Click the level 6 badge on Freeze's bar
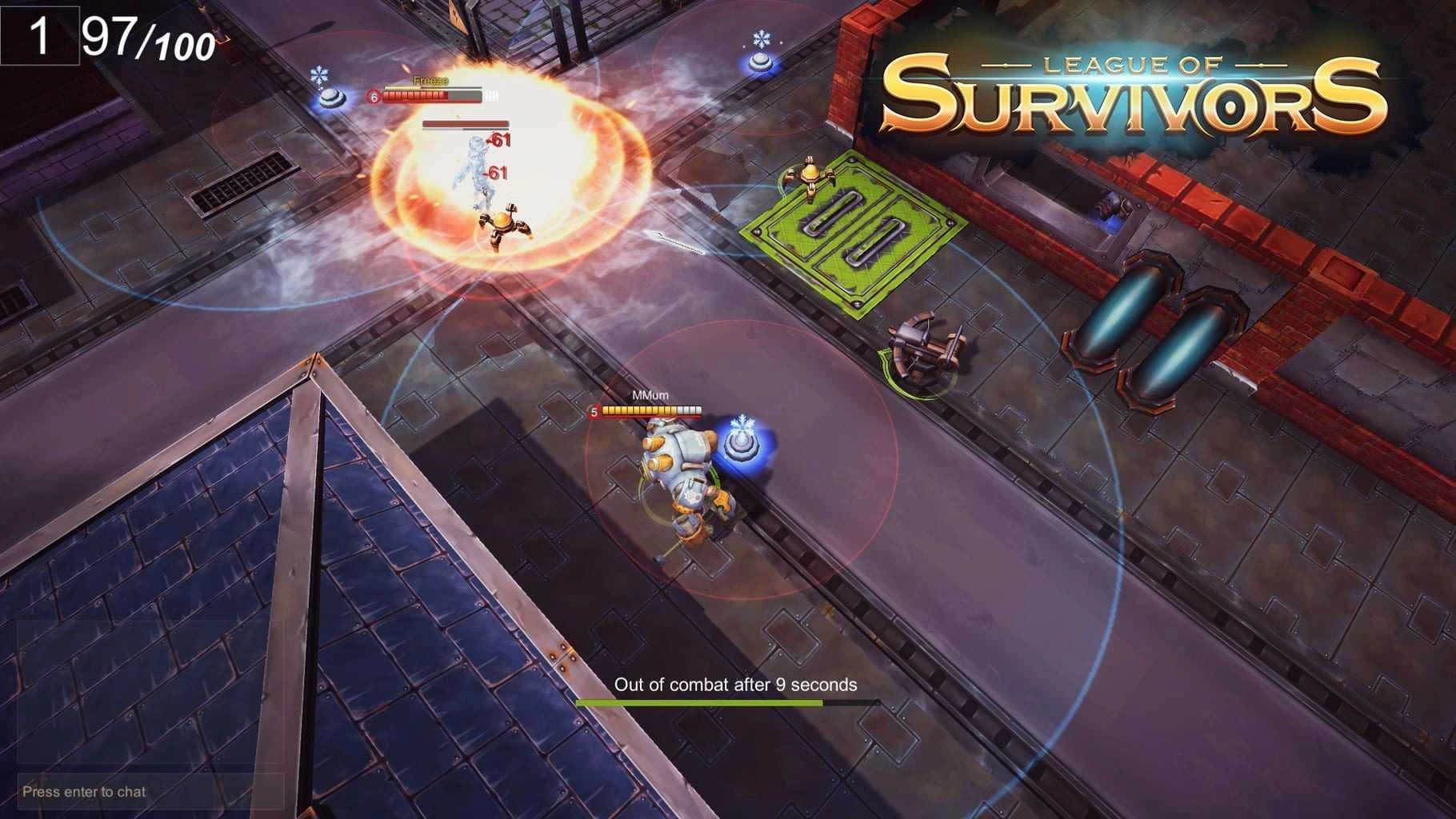The width and height of the screenshot is (1456, 819). pyautogui.click(x=372, y=96)
